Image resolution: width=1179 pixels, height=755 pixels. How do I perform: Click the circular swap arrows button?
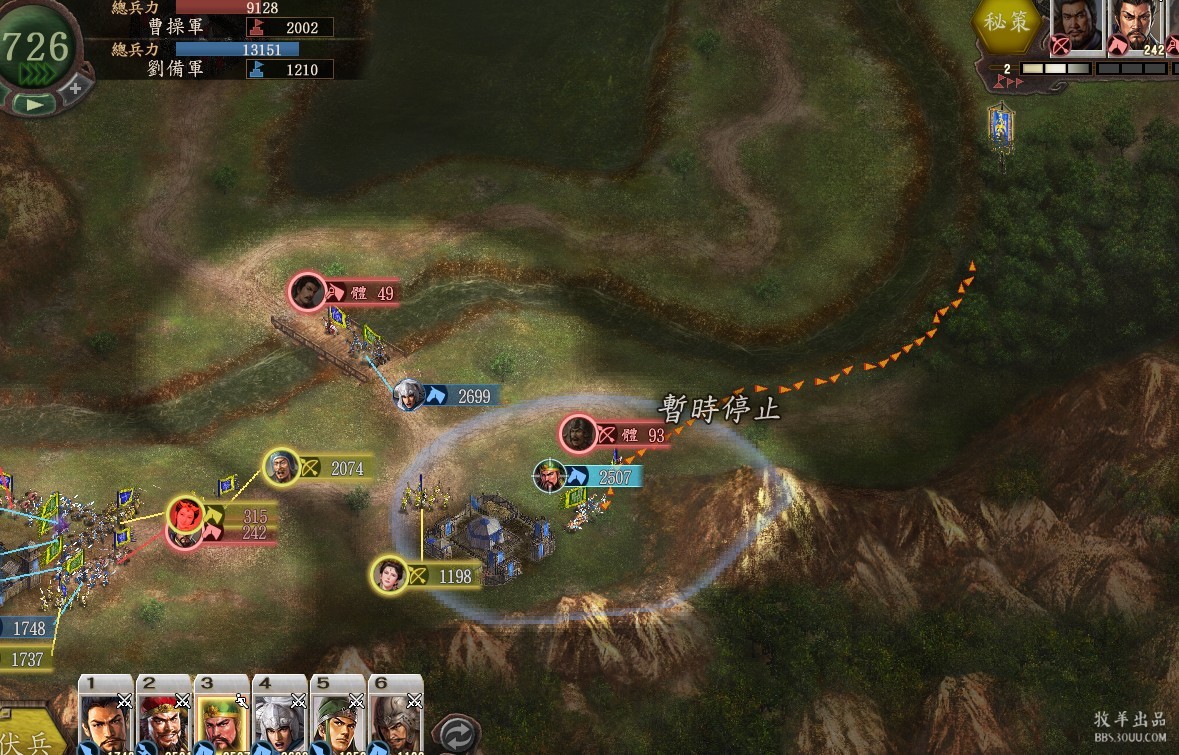(460, 732)
